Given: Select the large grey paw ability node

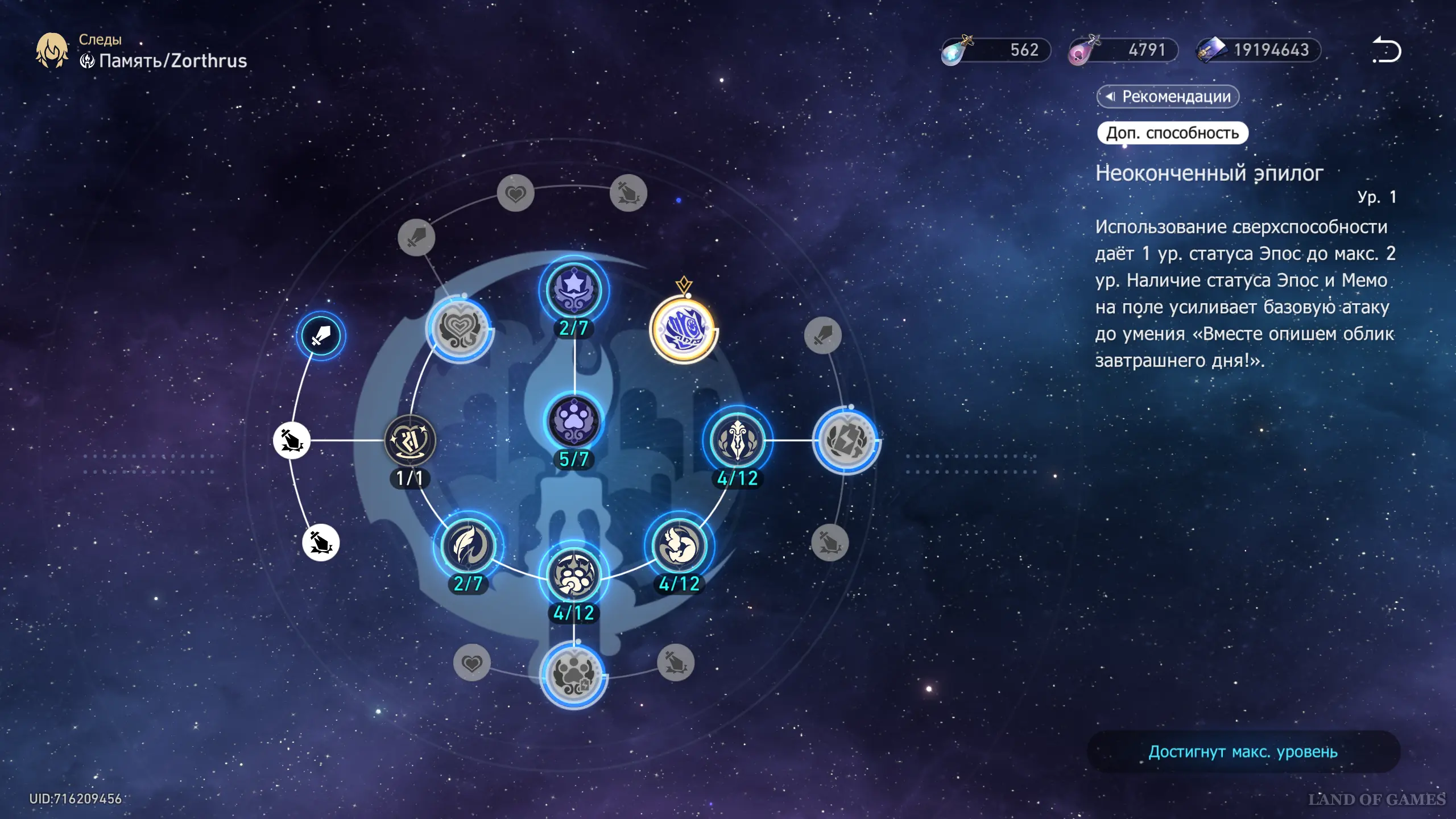Looking at the screenshot, I should (x=574, y=675).
